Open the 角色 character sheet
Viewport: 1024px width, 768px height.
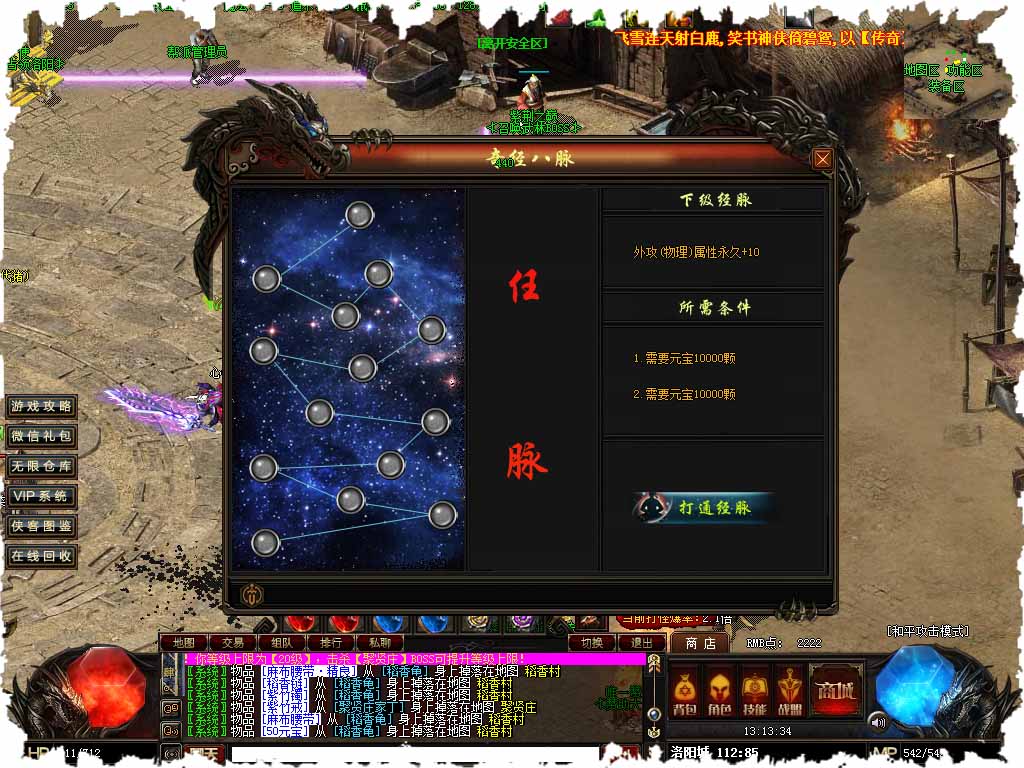tap(719, 692)
